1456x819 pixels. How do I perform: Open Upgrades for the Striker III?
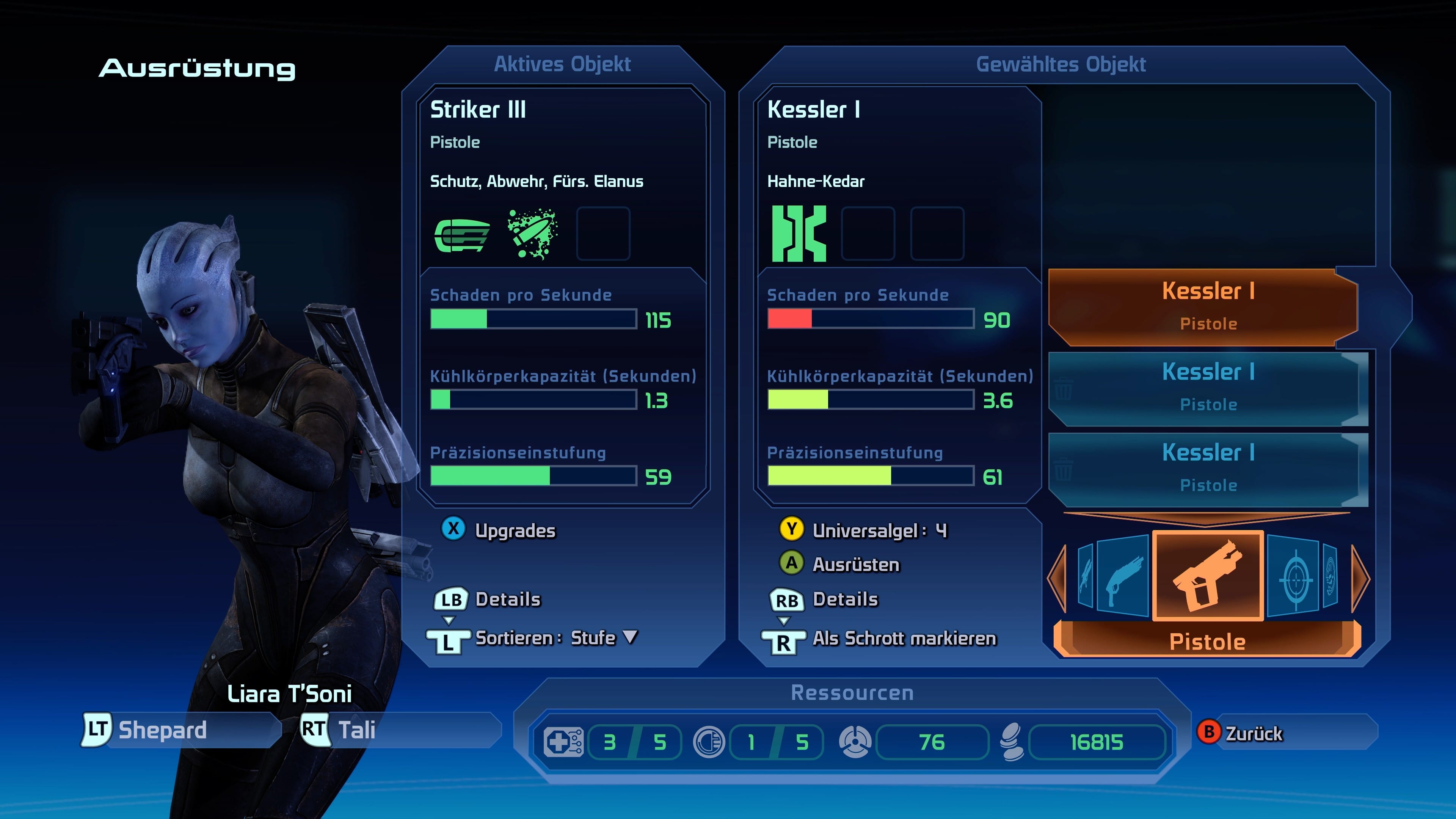pos(515,530)
